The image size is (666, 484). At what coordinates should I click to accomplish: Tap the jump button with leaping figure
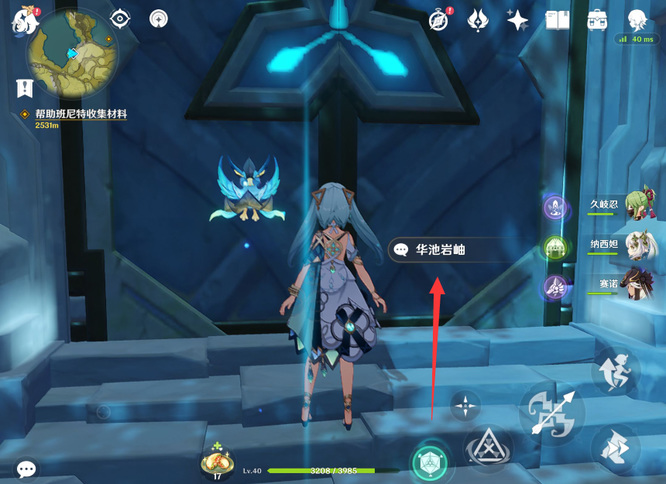[x=615, y=370]
